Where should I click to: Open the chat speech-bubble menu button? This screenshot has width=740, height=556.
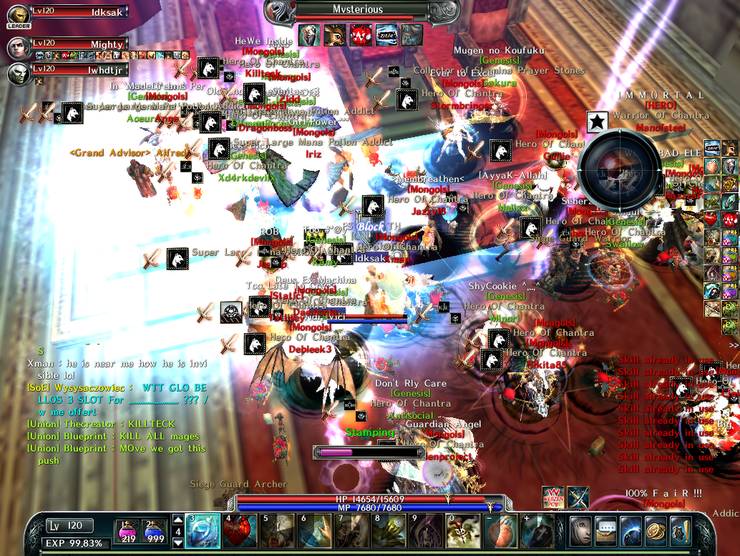coord(606,529)
